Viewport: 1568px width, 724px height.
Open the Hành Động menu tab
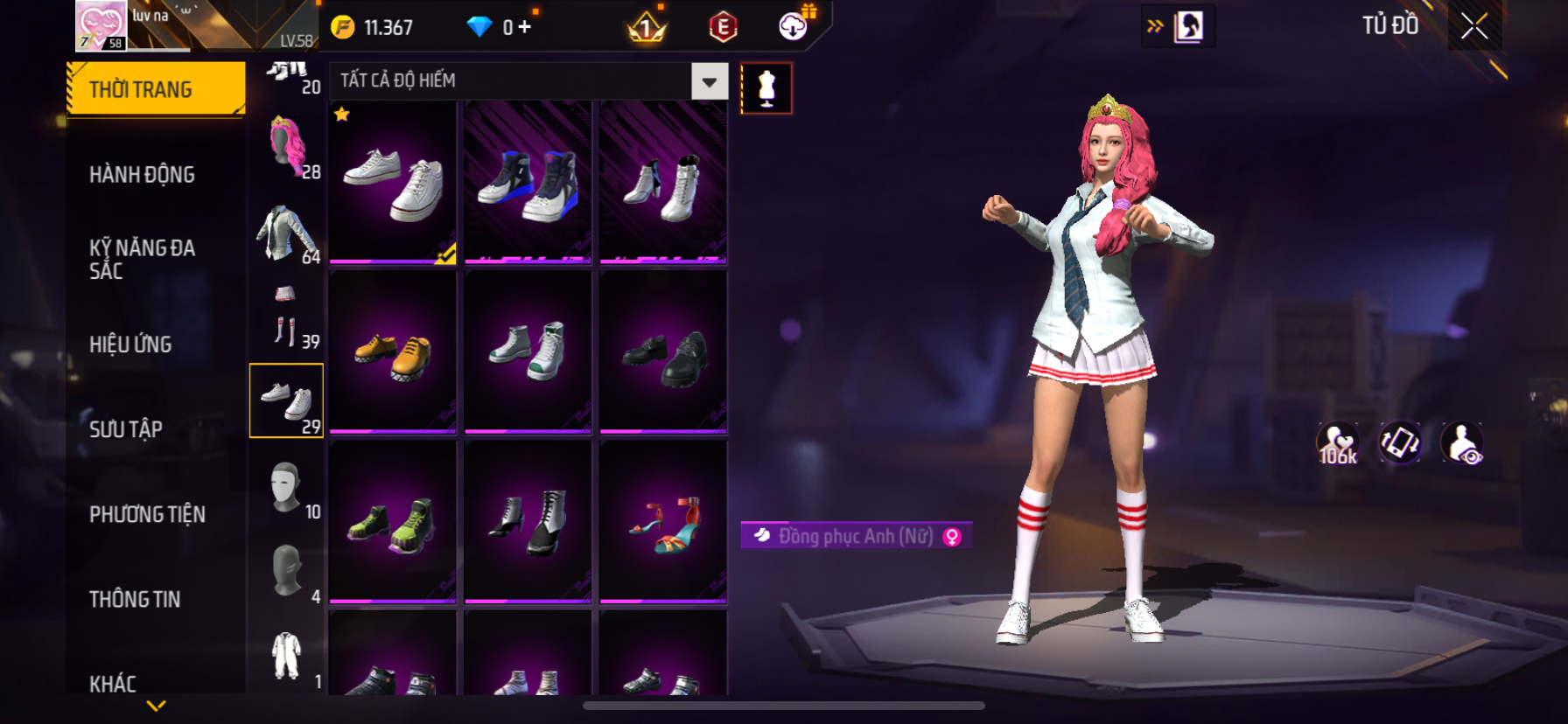coord(142,175)
